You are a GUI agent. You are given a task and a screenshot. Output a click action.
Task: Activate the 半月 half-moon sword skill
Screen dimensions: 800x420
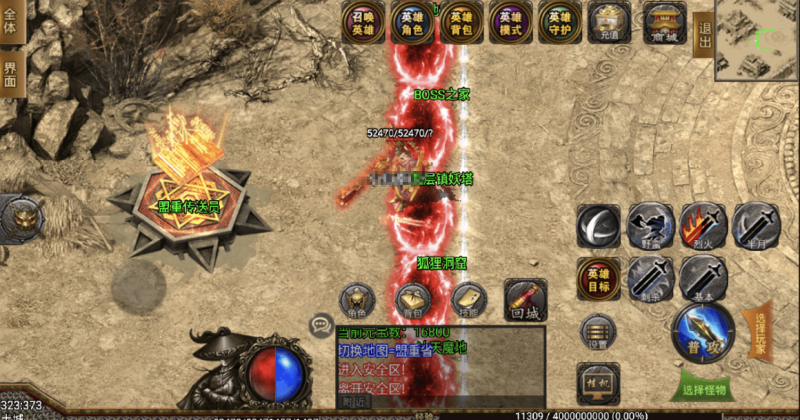(x=754, y=225)
